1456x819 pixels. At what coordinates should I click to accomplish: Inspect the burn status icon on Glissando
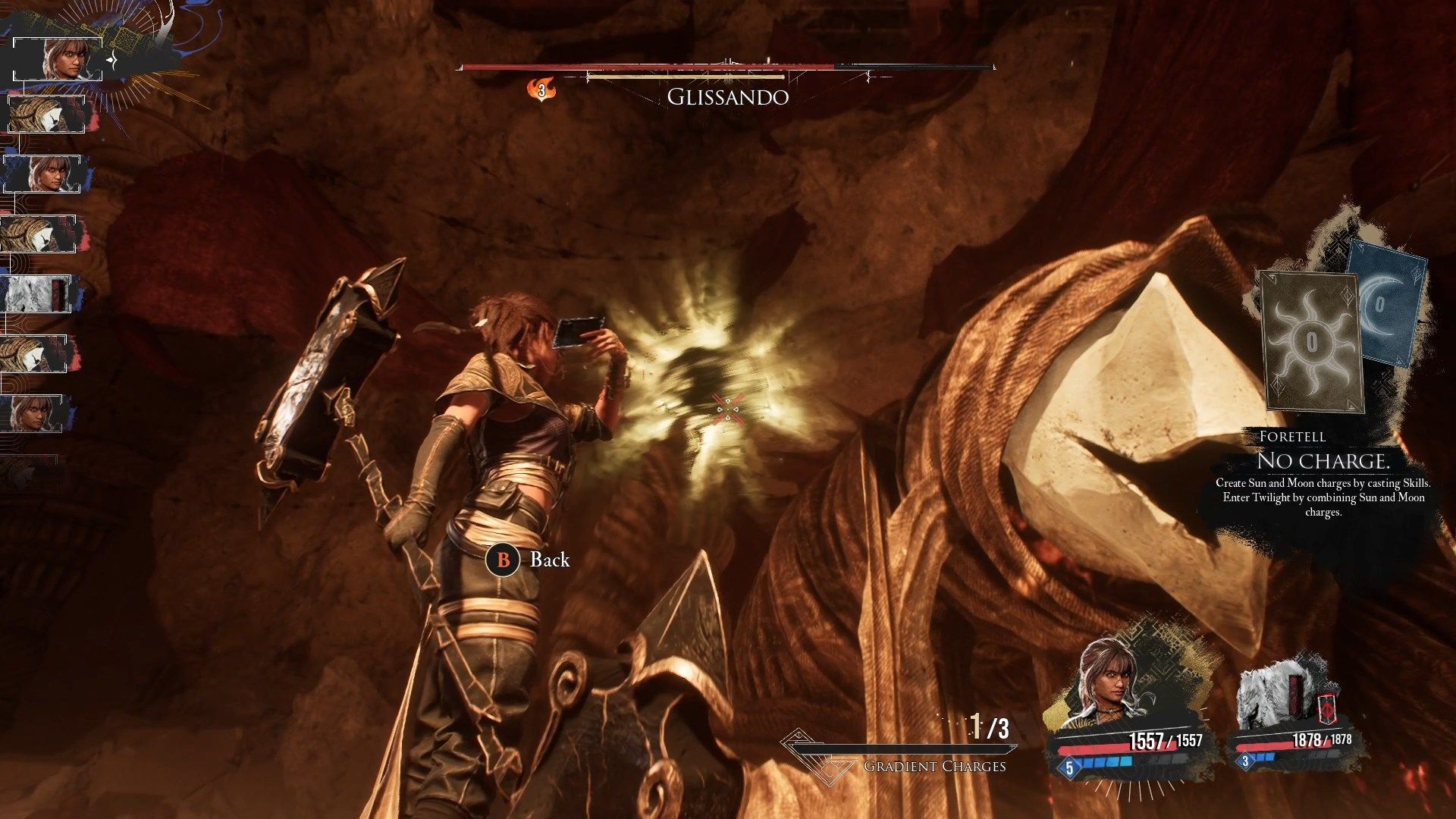(x=541, y=91)
